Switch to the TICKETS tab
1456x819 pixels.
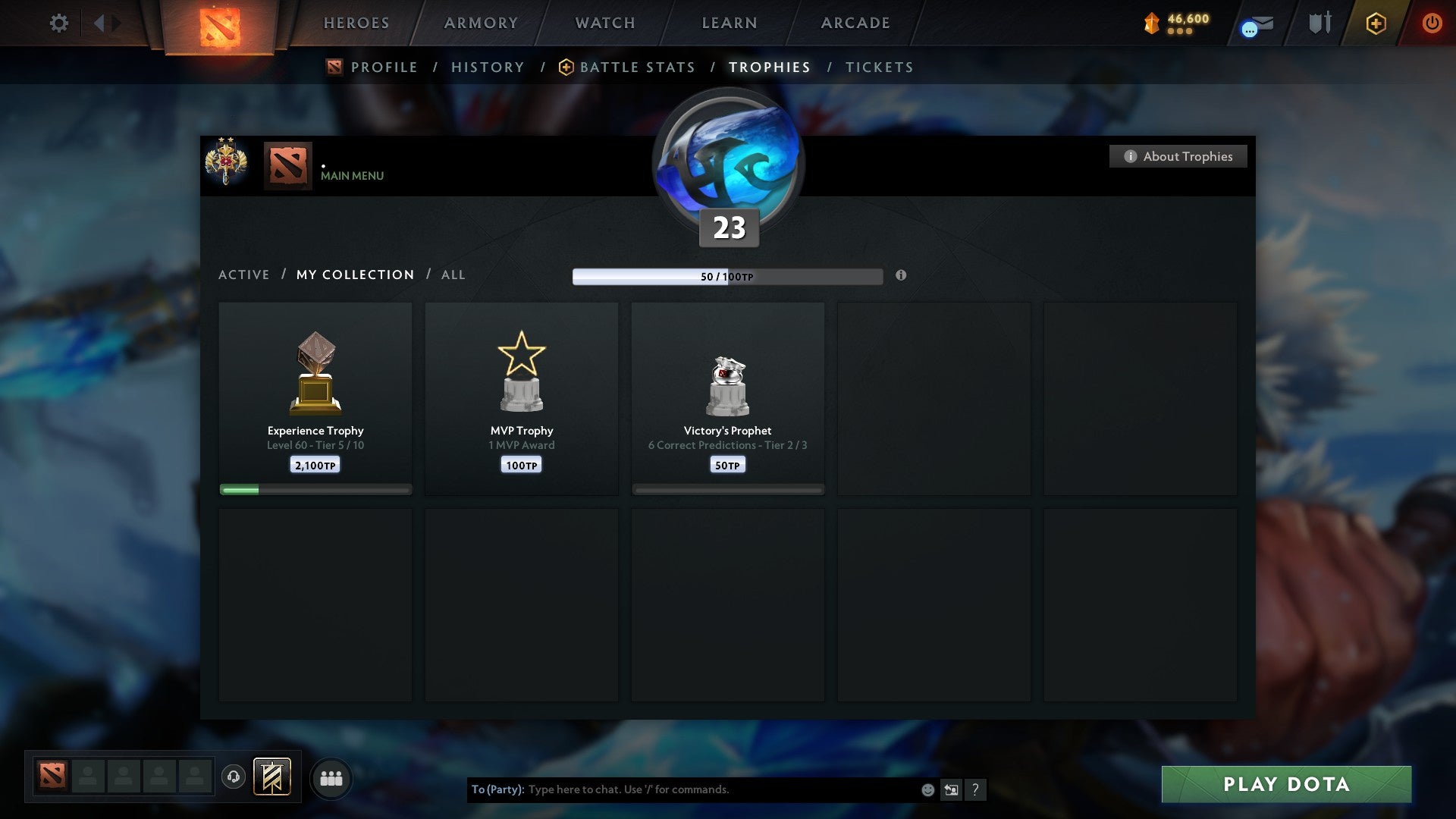coord(878,67)
